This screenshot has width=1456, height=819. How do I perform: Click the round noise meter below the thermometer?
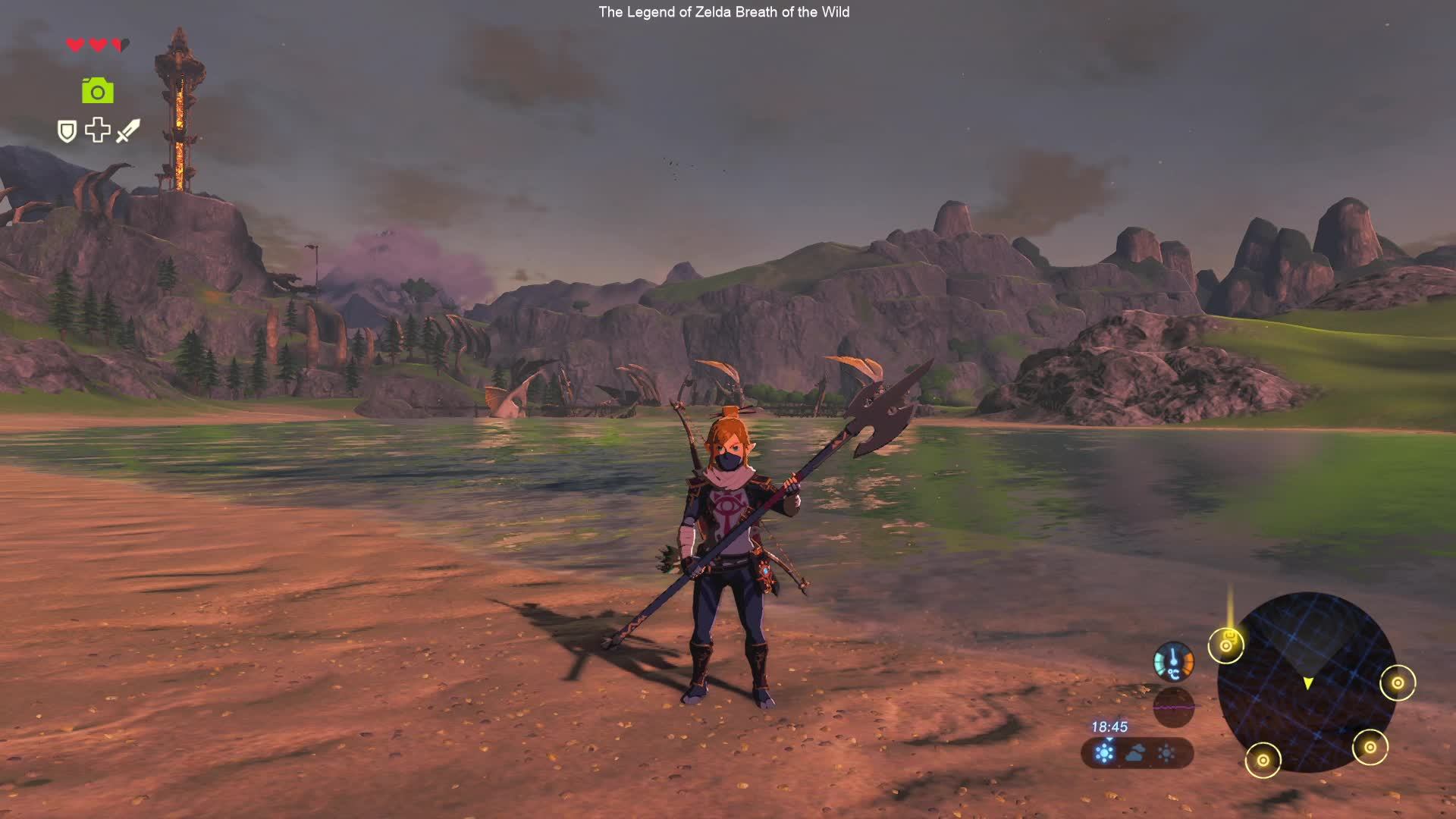[x=1173, y=708]
